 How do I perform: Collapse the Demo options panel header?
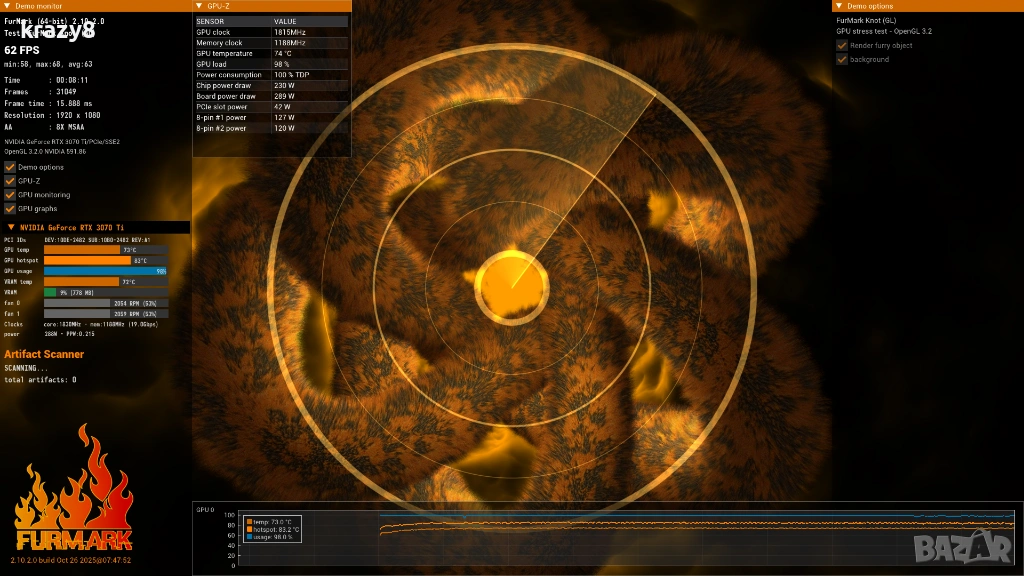coord(839,6)
